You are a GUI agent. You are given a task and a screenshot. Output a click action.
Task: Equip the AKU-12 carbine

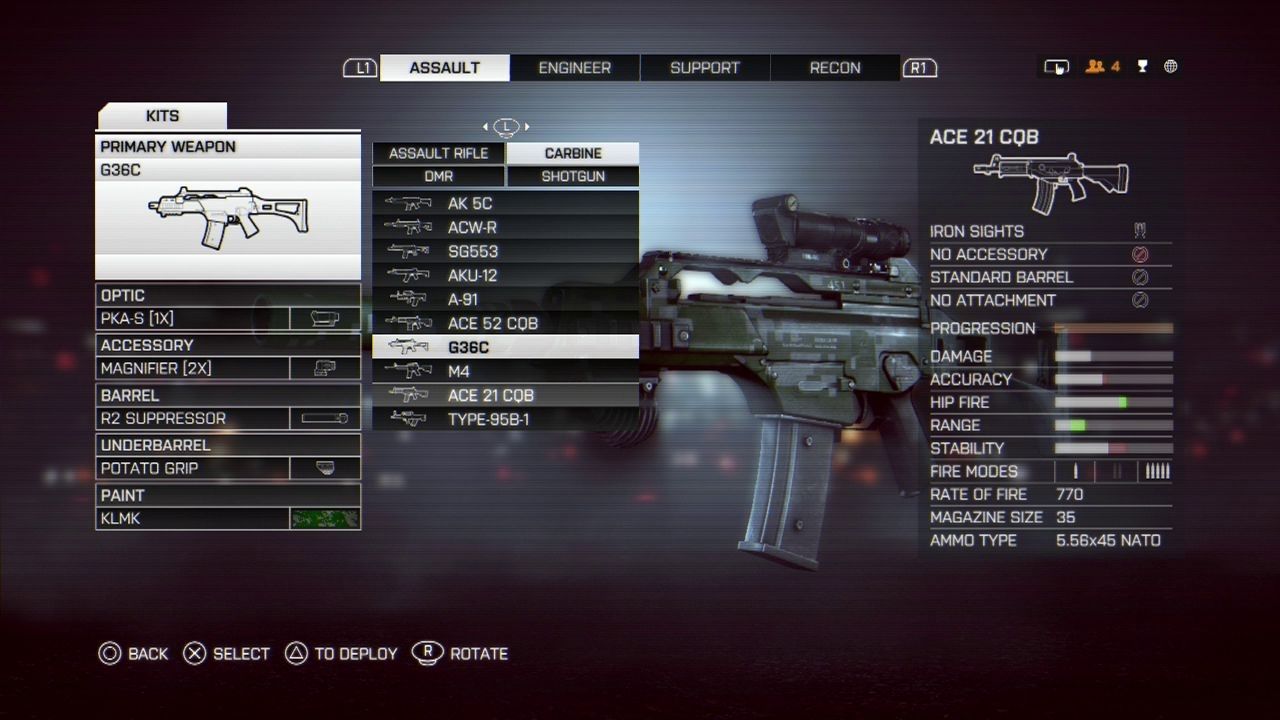[x=505, y=275]
